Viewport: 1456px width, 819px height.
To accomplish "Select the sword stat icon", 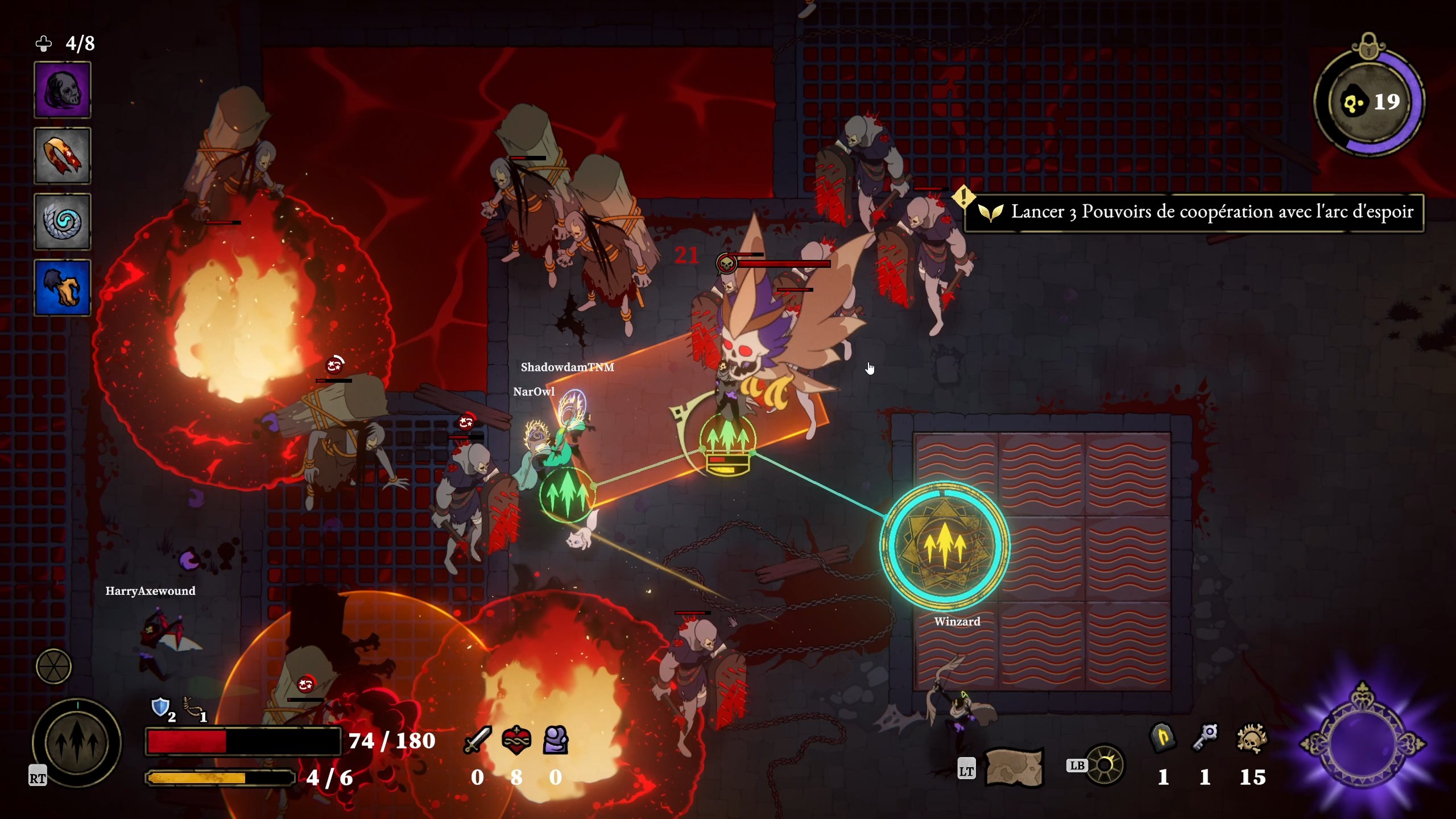I will point(477,740).
